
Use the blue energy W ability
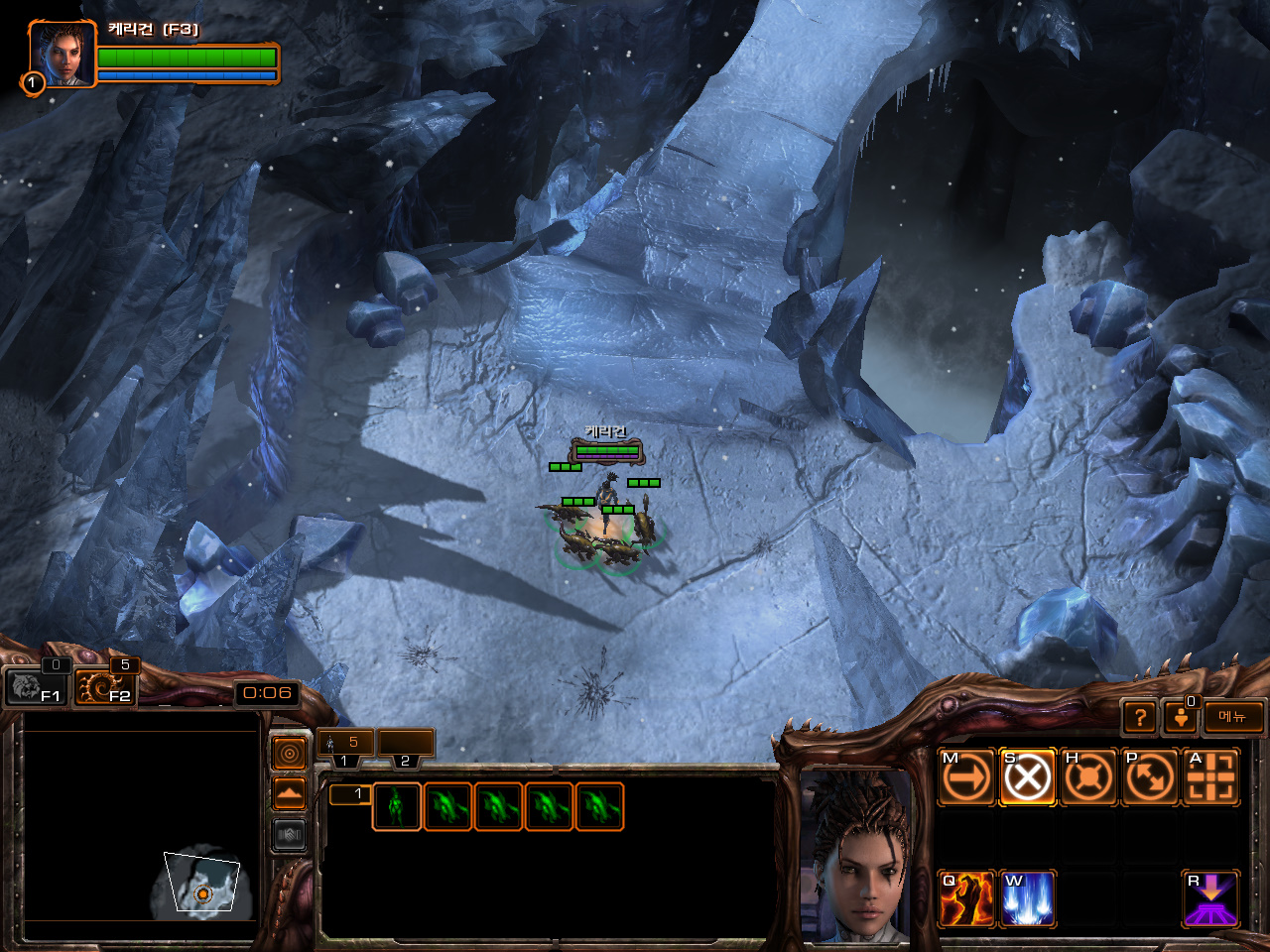pos(1027,898)
